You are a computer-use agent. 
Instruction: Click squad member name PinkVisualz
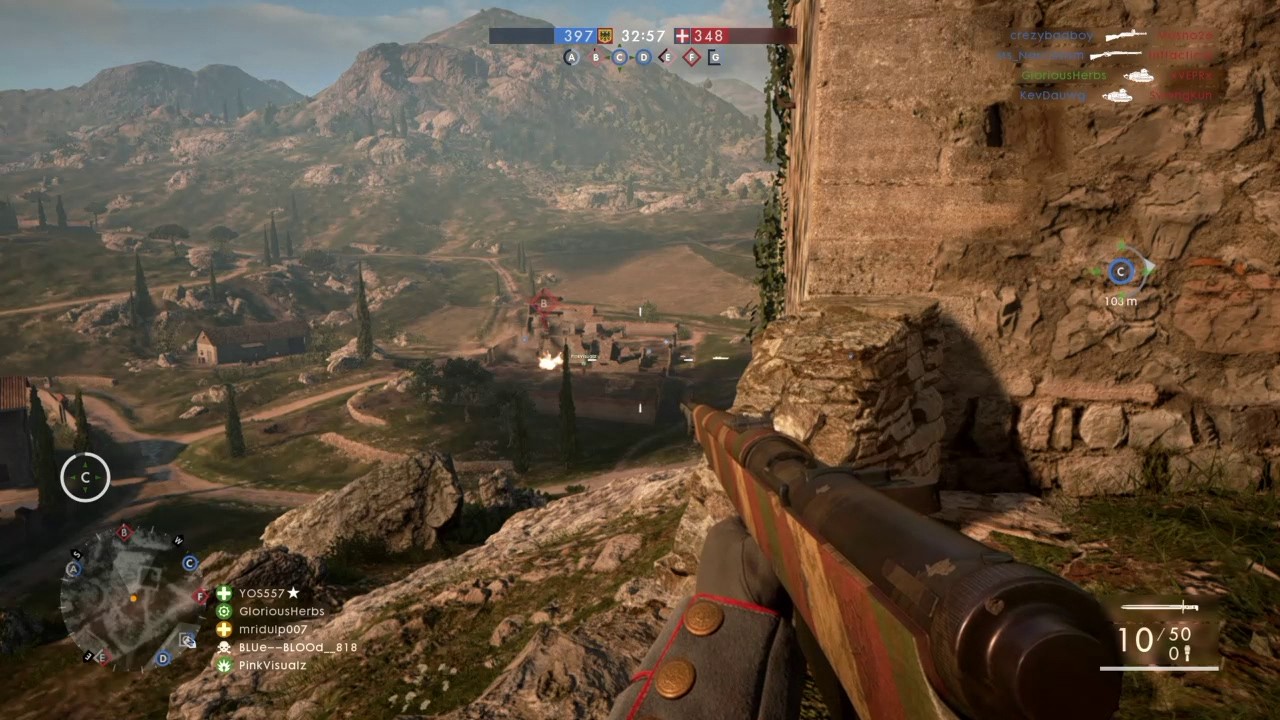pos(272,665)
